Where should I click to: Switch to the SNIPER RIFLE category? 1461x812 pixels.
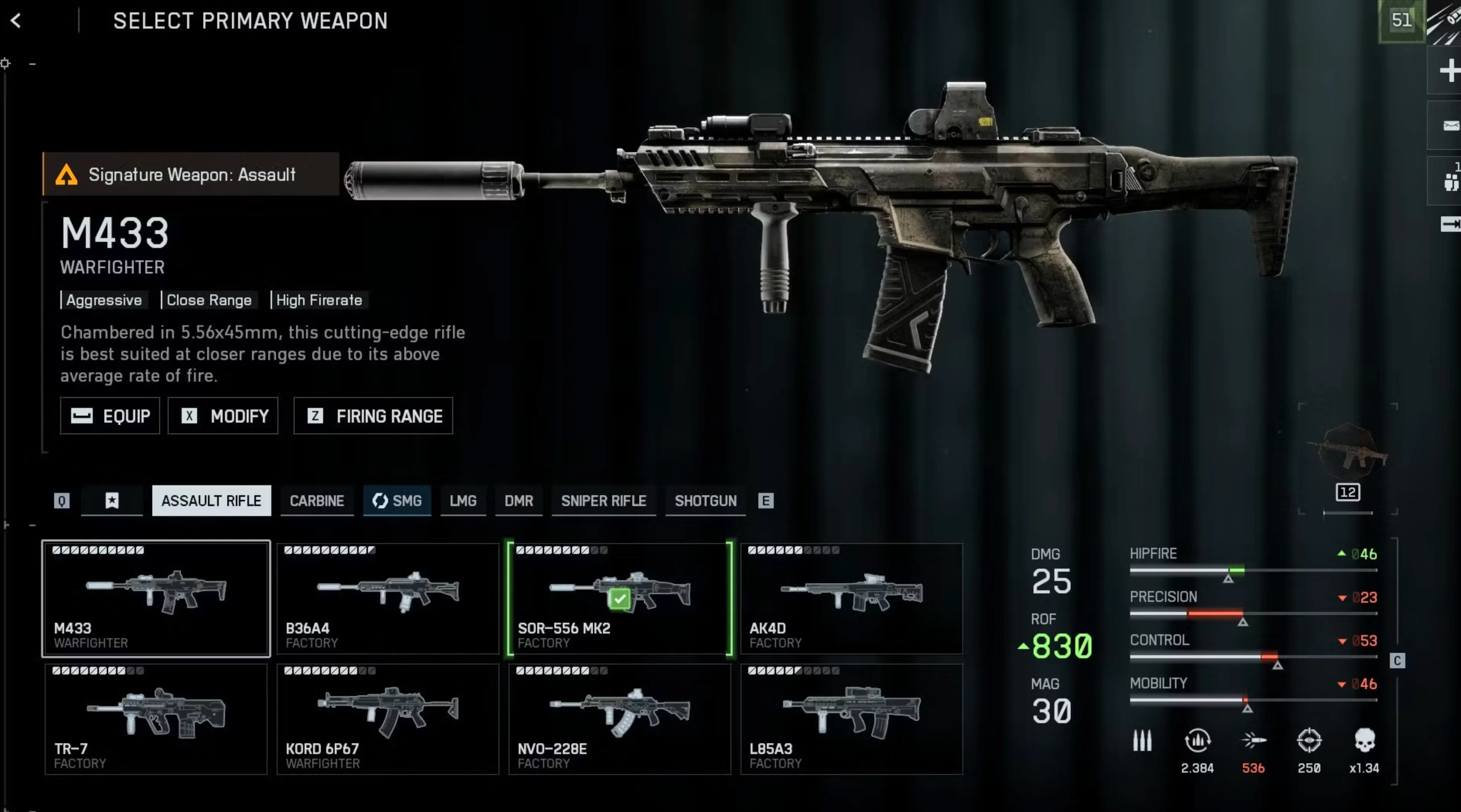(x=603, y=501)
